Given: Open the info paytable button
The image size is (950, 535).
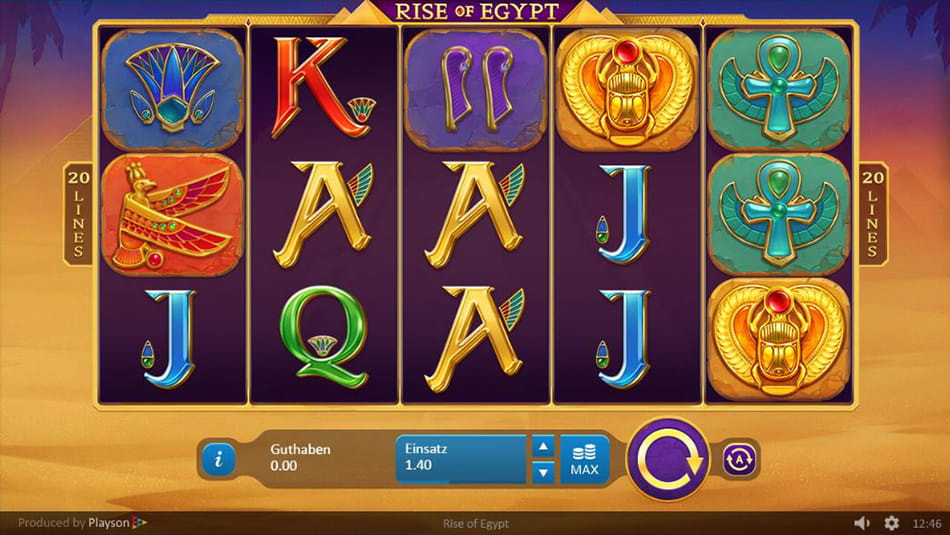Looking at the screenshot, I should 219,459.
